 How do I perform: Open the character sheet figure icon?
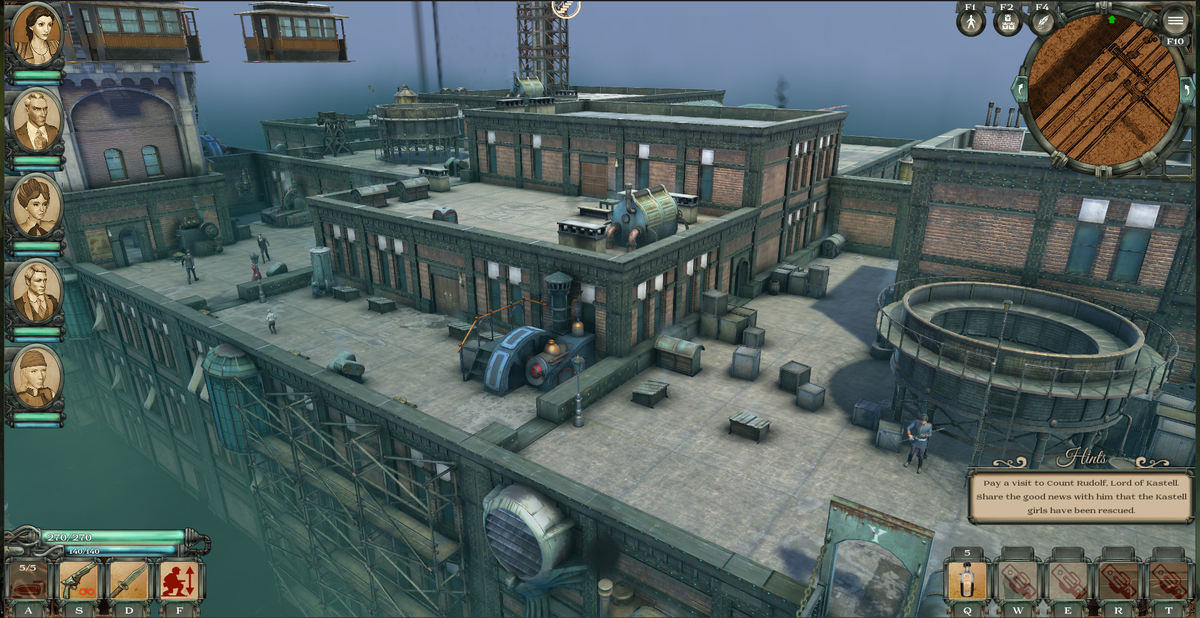click(971, 23)
